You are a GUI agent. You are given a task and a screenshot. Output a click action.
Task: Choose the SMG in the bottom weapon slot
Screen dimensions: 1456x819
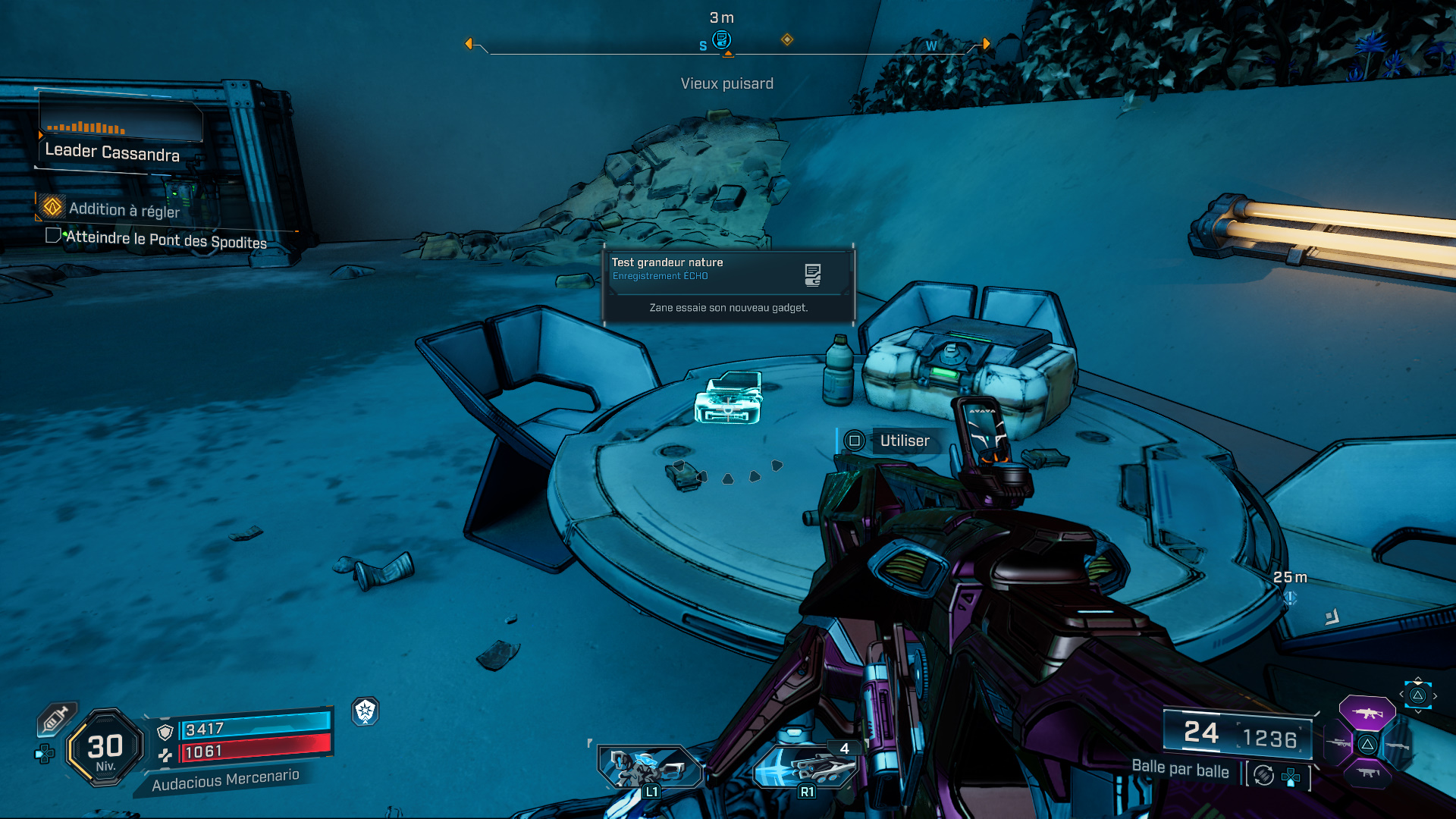(1367, 773)
